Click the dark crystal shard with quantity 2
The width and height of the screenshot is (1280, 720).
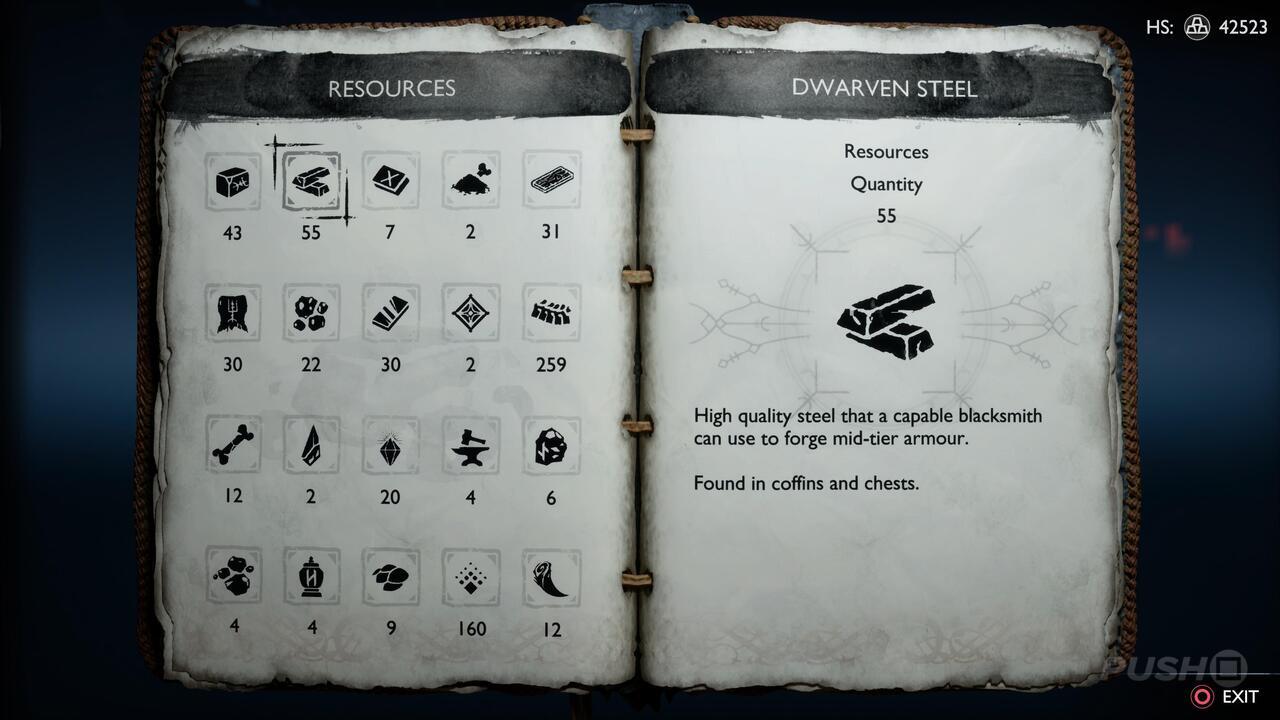(x=311, y=449)
